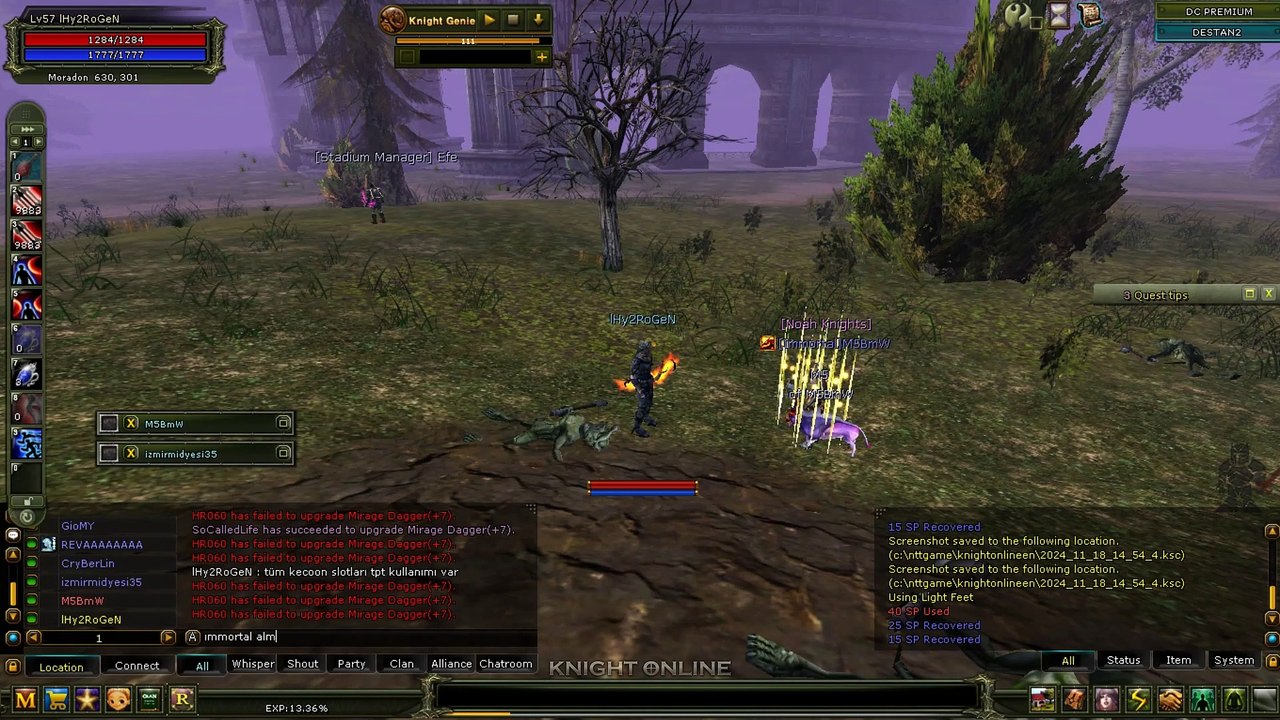
Task: Switch to the Clan chat tab
Action: coord(401,664)
